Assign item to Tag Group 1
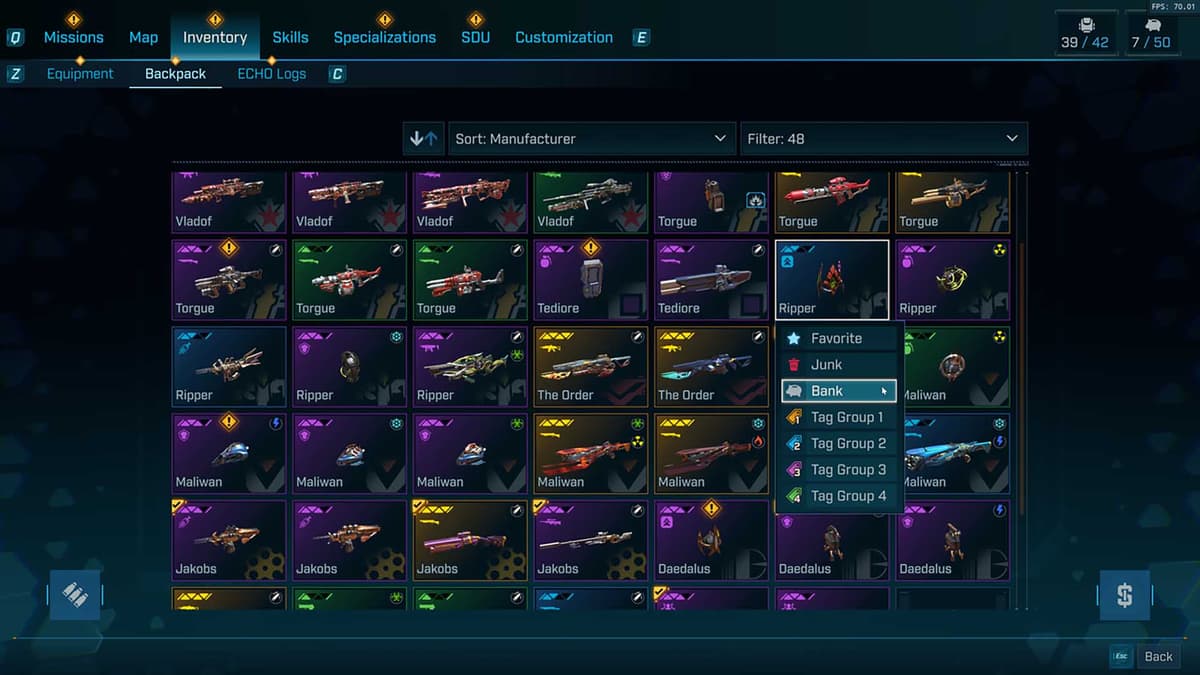 coord(847,417)
